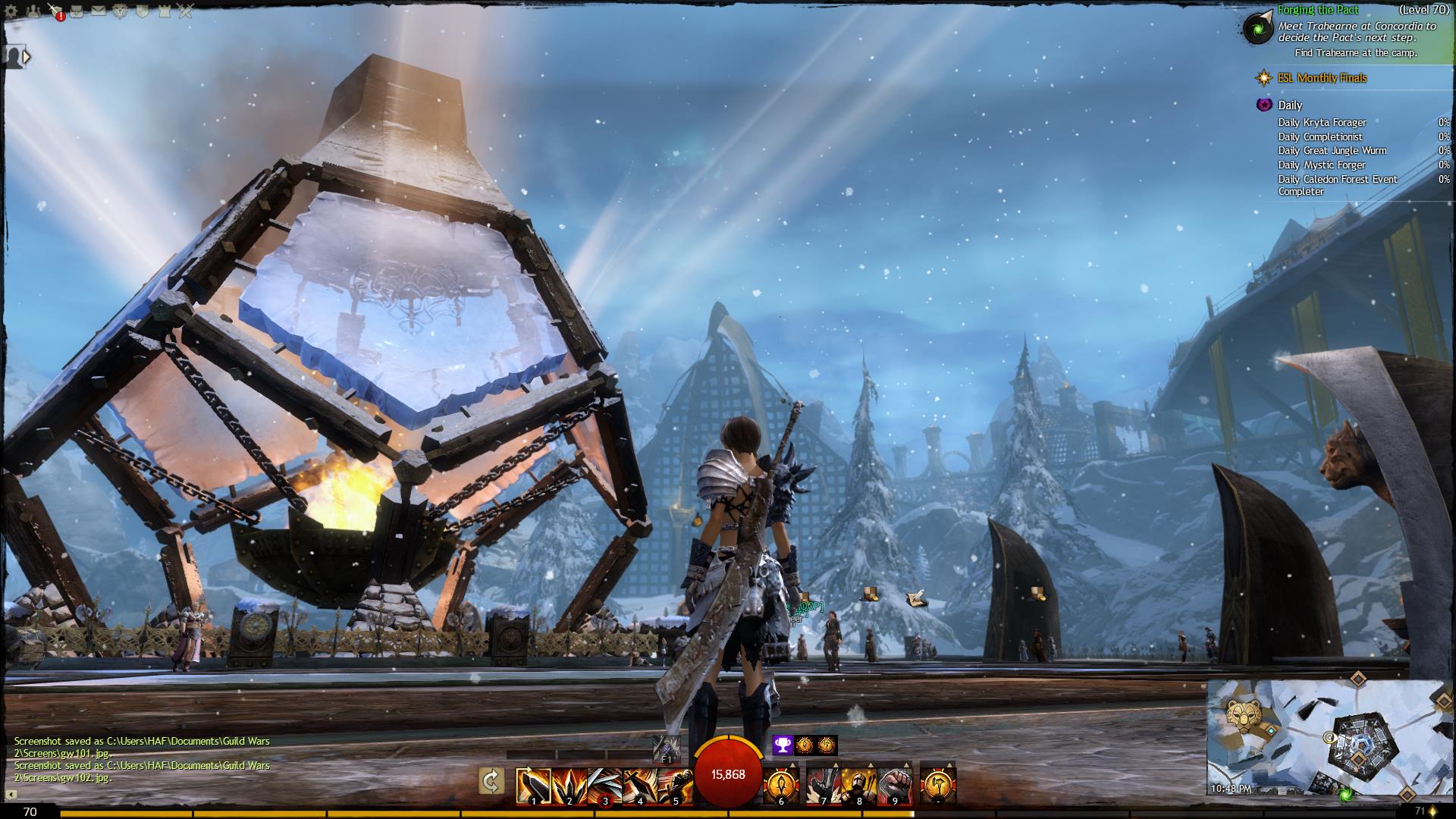Open the hero panel with alert badge
Image resolution: width=1456 pixels, height=819 pixels.
point(55,11)
